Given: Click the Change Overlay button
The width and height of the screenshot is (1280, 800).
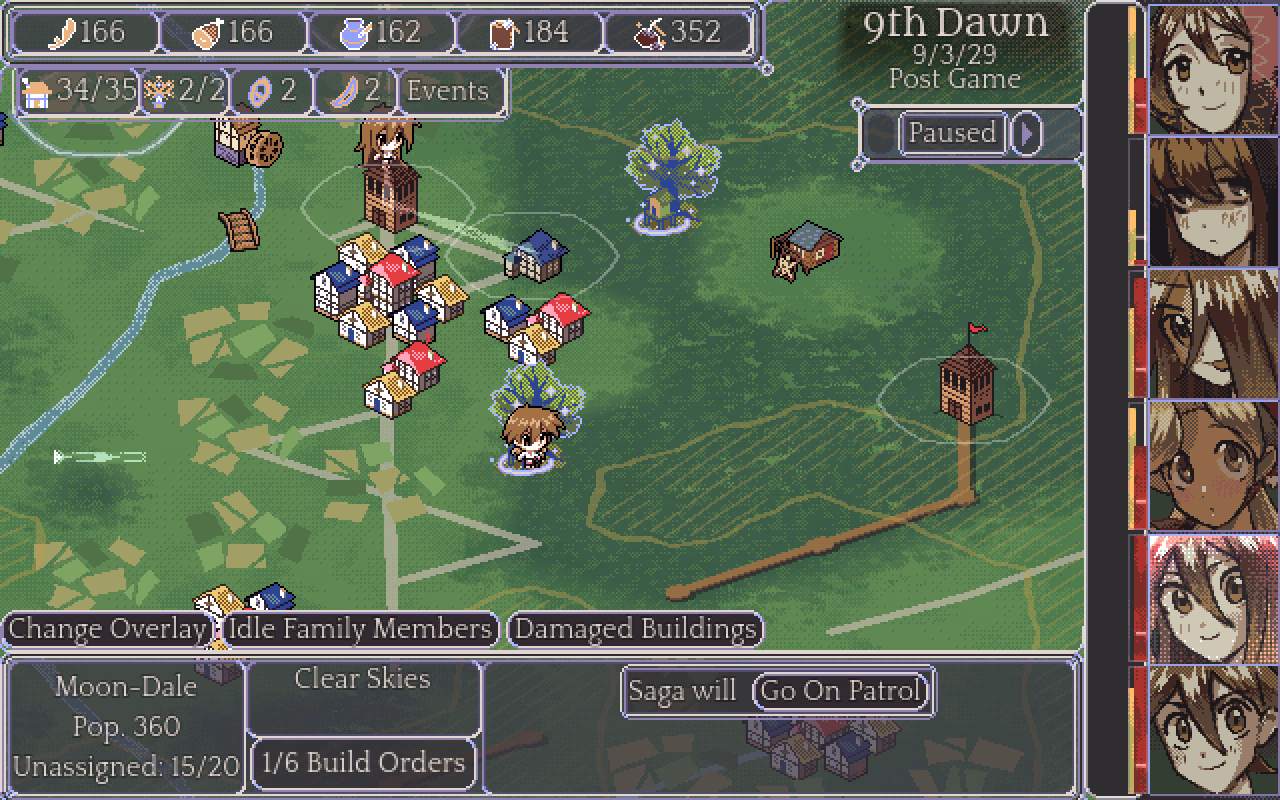Looking at the screenshot, I should point(107,629).
